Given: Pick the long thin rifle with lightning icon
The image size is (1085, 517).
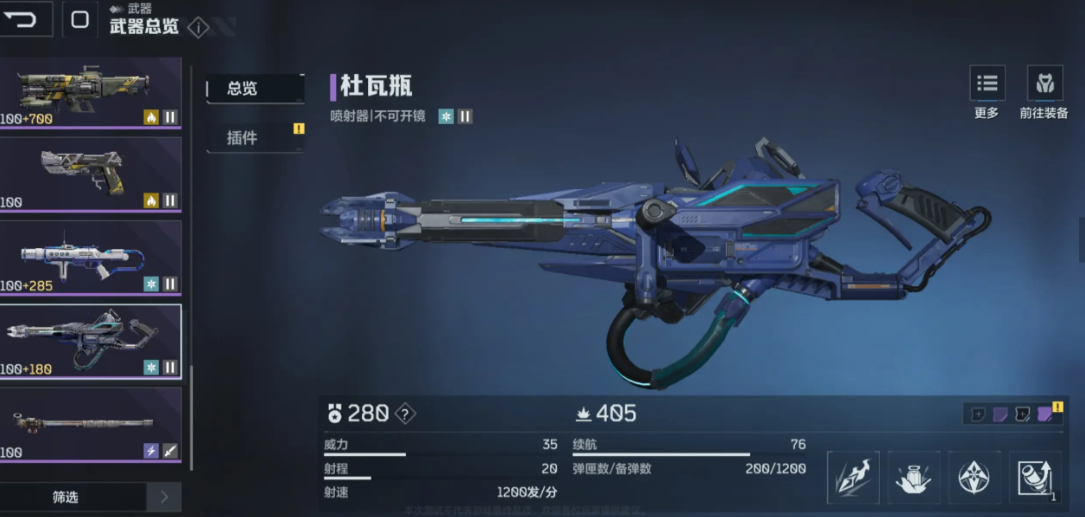Looking at the screenshot, I should click(90, 425).
